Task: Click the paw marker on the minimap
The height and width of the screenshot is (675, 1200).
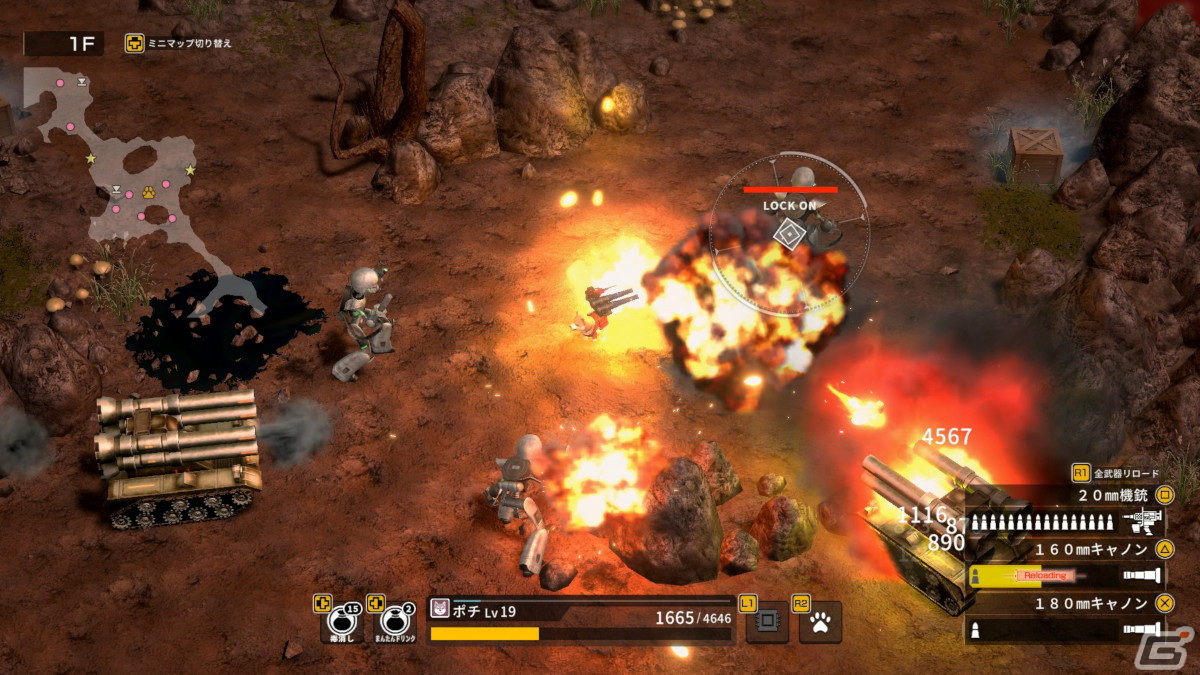Action: click(148, 192)
